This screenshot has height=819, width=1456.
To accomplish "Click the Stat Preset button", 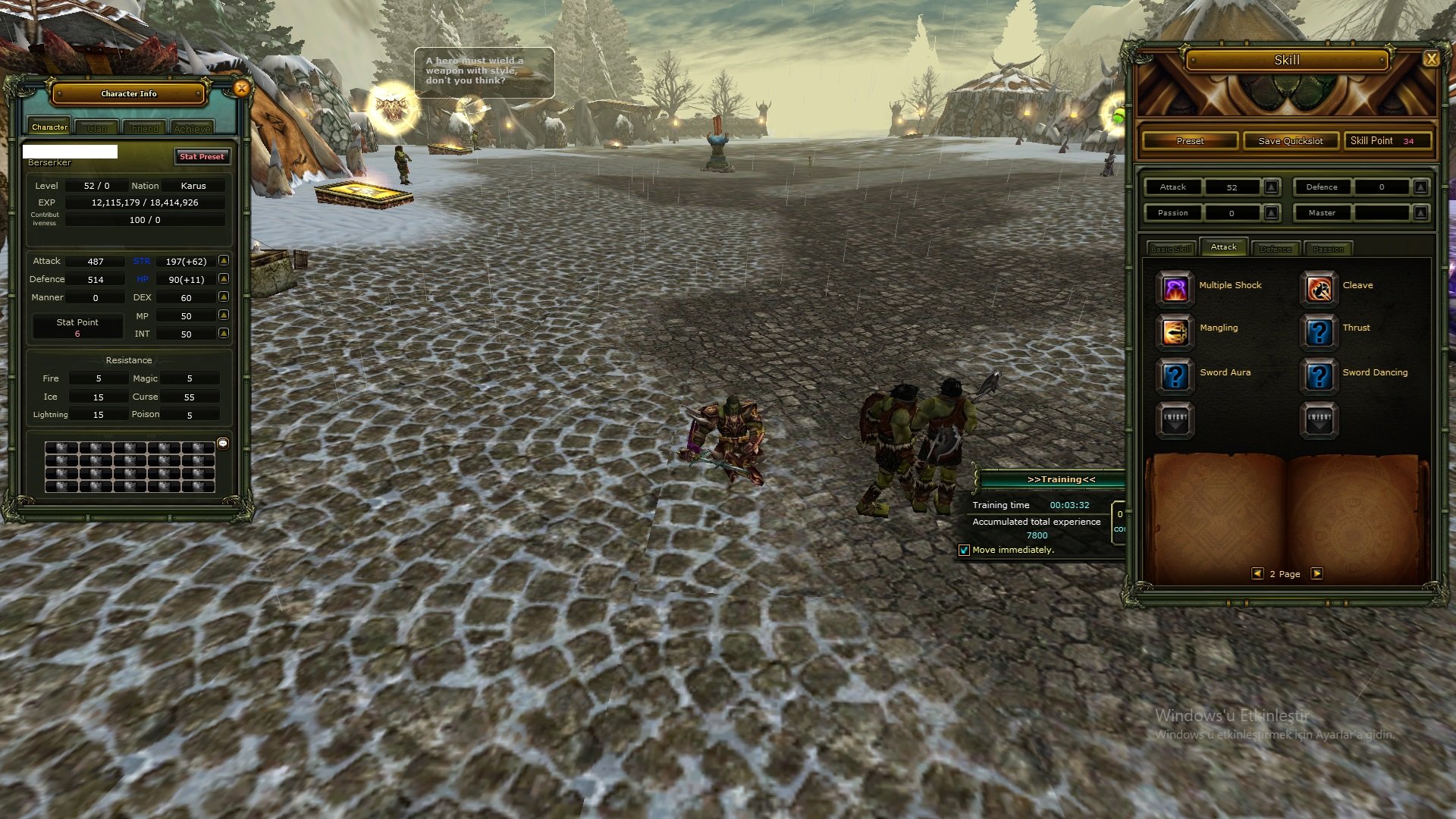I will [202, 156].
